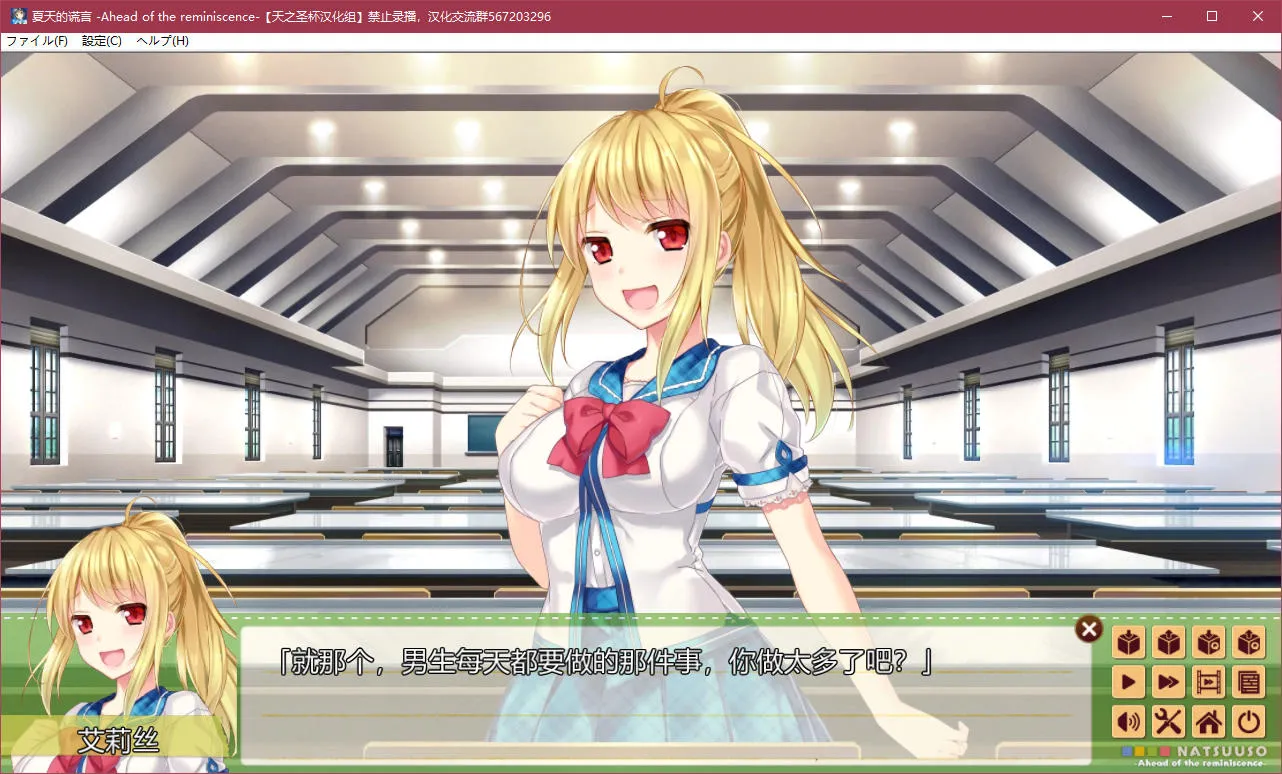Viewport: 1282px width, 774px height.
Task: Open the 設定(C) menu
Action: pos(100,41)
